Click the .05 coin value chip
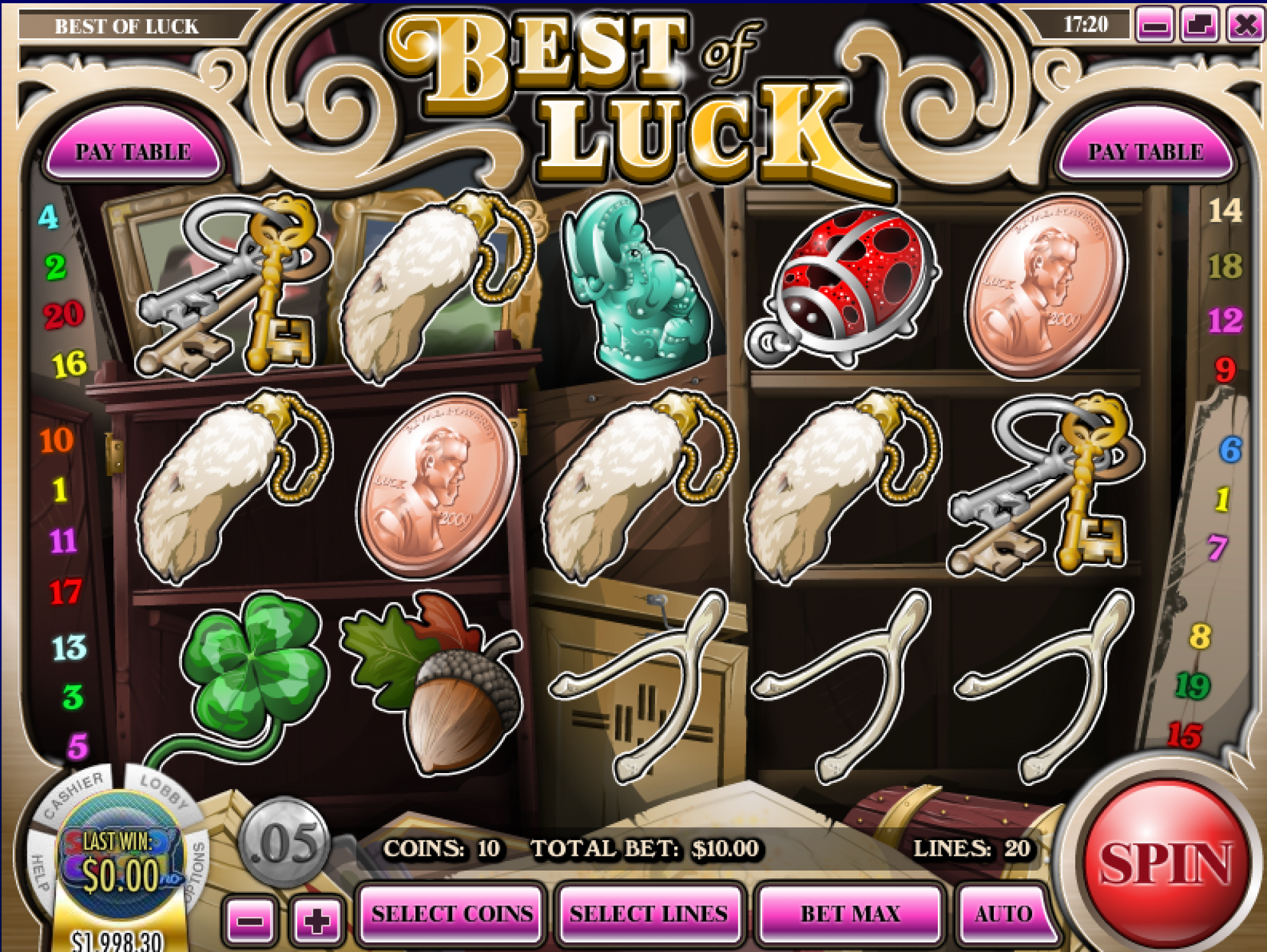This screenshot has width=1267, height=952. pos(285,842)
